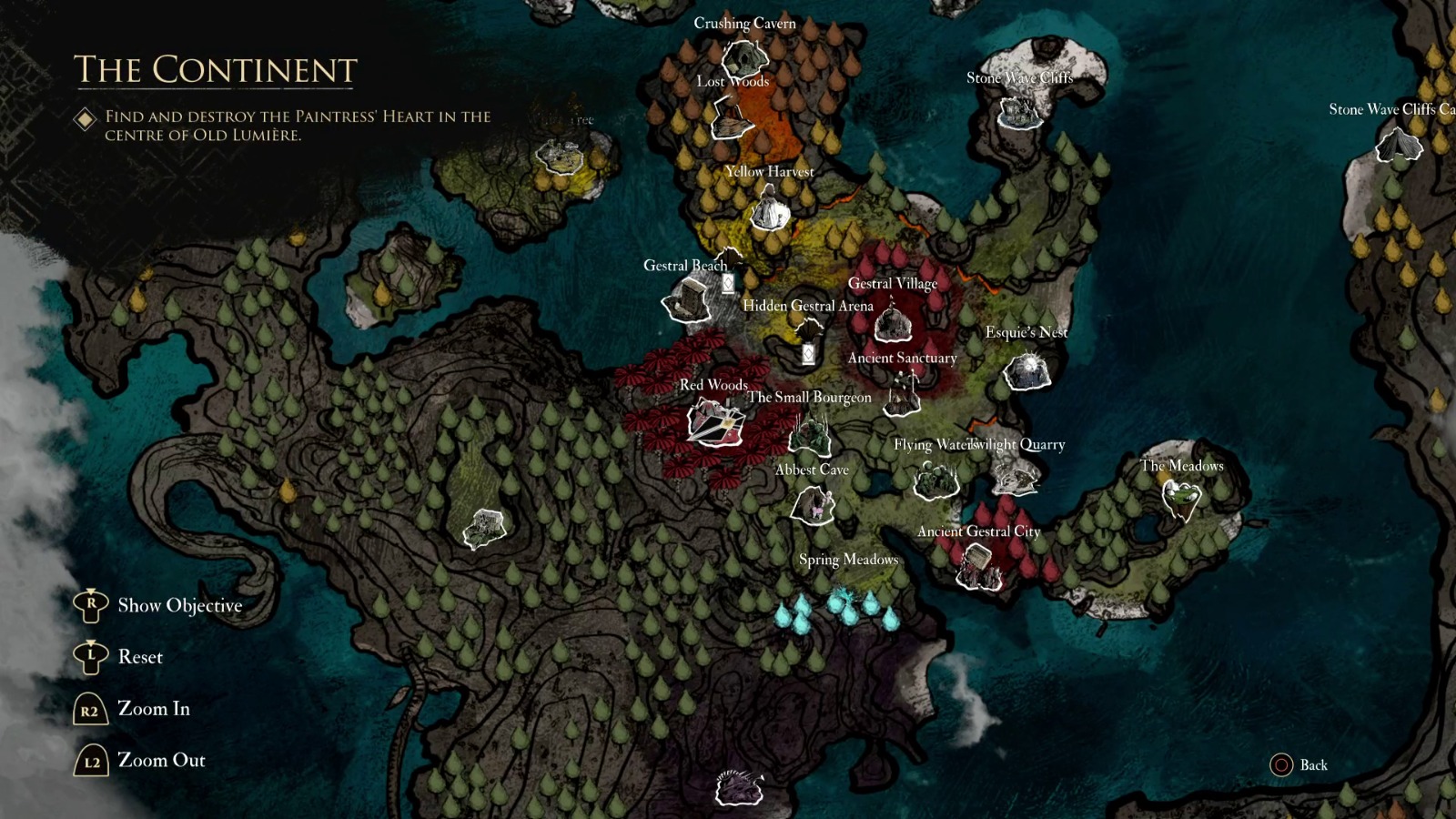Open the Lost Woods location icon
1456x819 pixels.
pos(730,116)
